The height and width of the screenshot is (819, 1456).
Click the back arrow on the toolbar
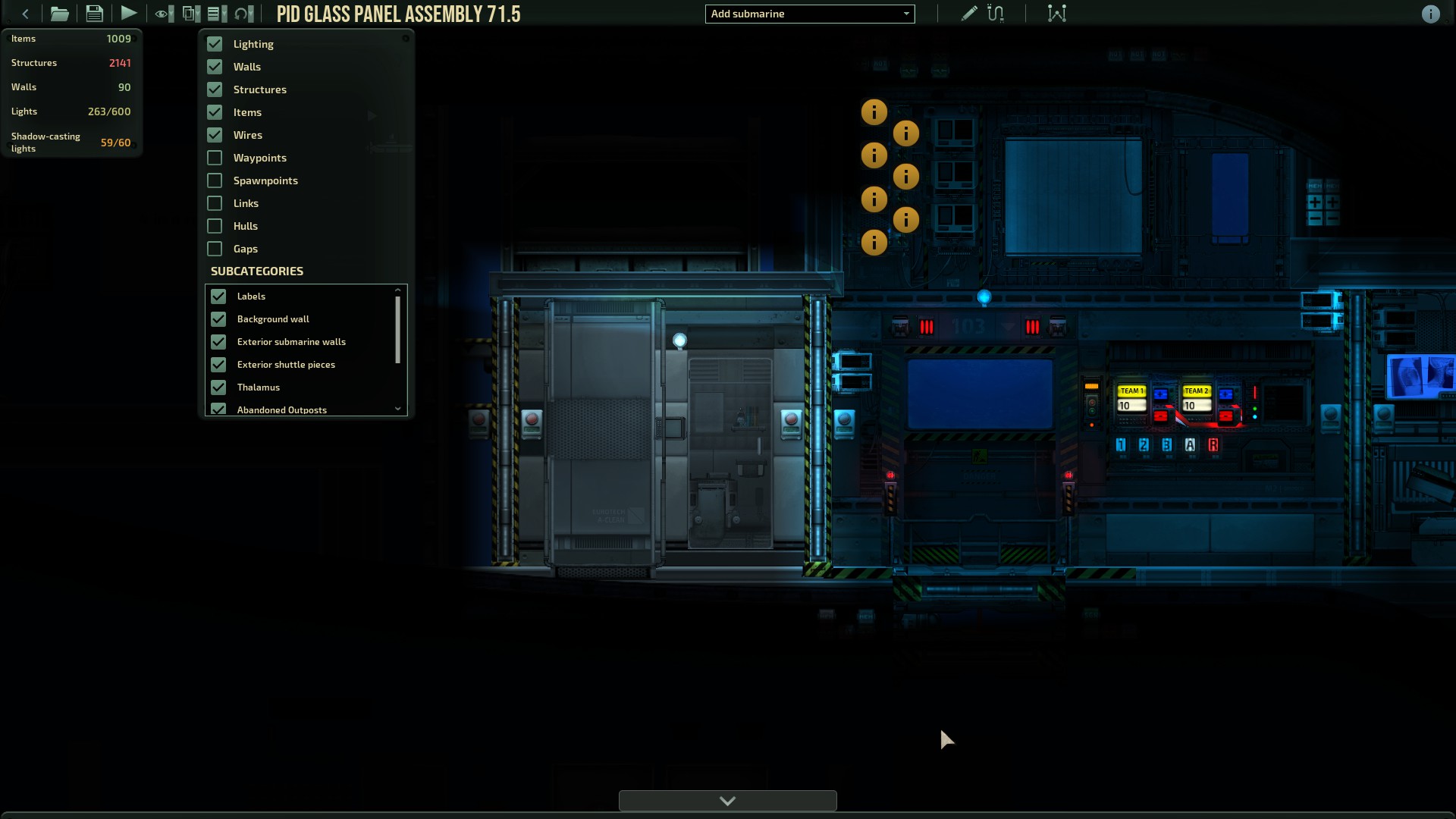25,13
